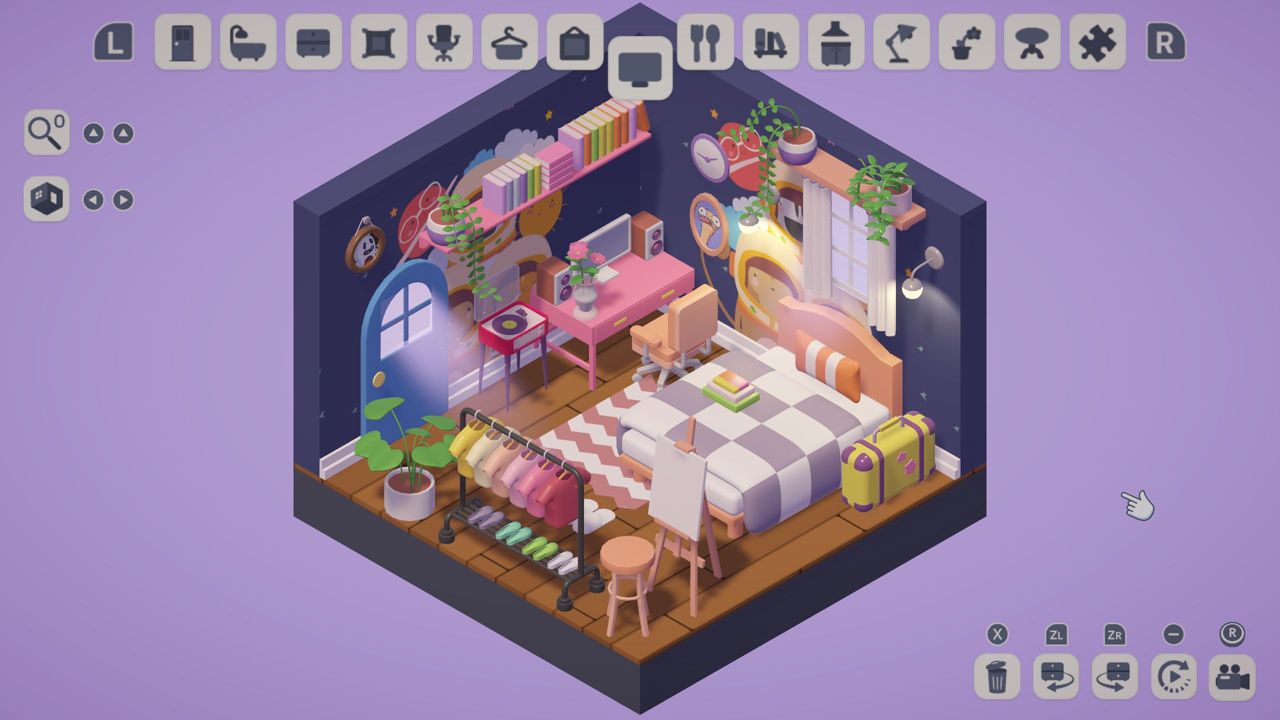The width and height of the screenshot is (1280, 720).
Task: Rotate furniture left with the ZL icon
Action: [x=1056, y=676]
